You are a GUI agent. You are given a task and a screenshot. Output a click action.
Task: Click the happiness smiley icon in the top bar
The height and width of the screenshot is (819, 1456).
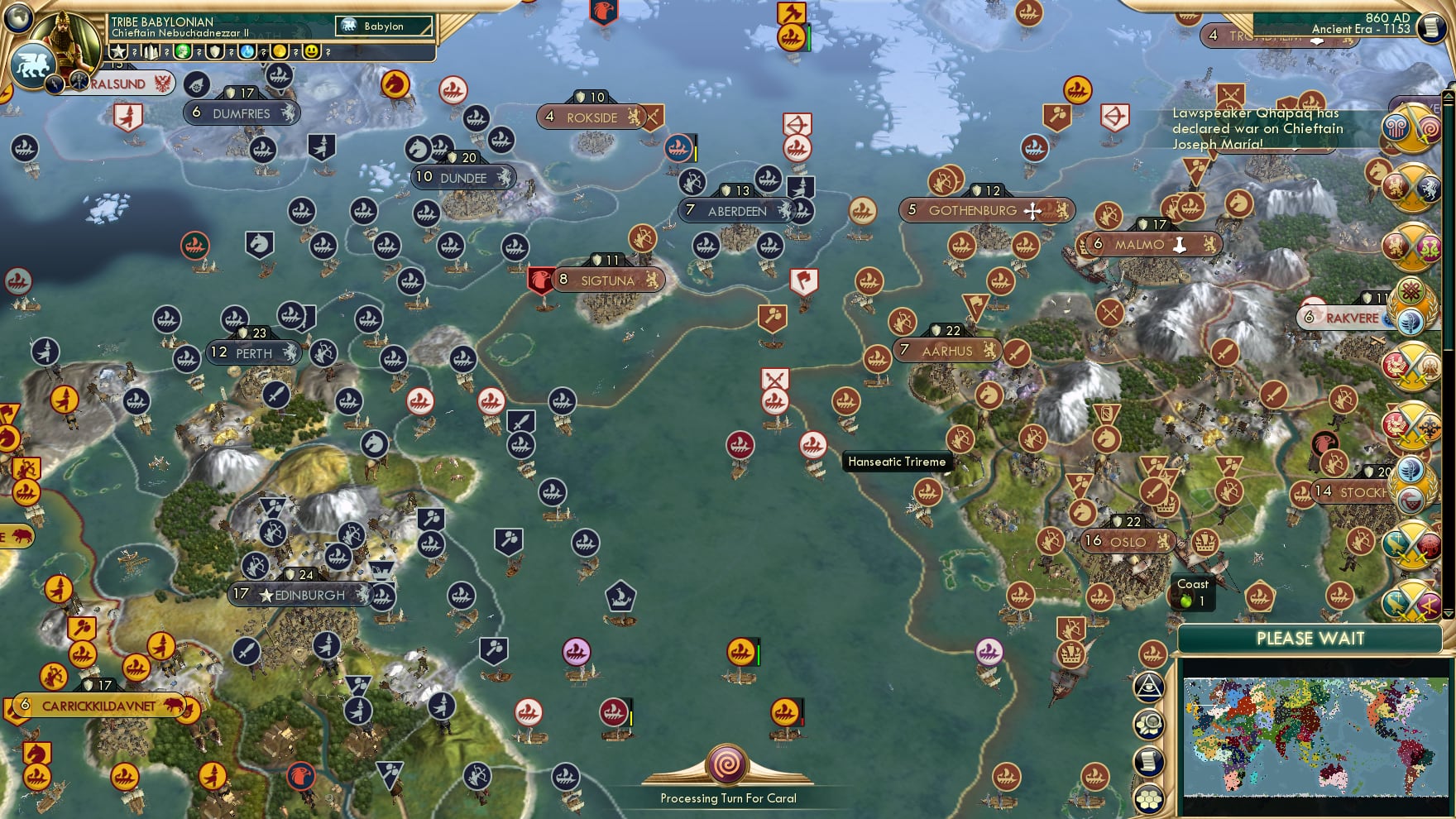pyautogui.click(x=311, y=53)
